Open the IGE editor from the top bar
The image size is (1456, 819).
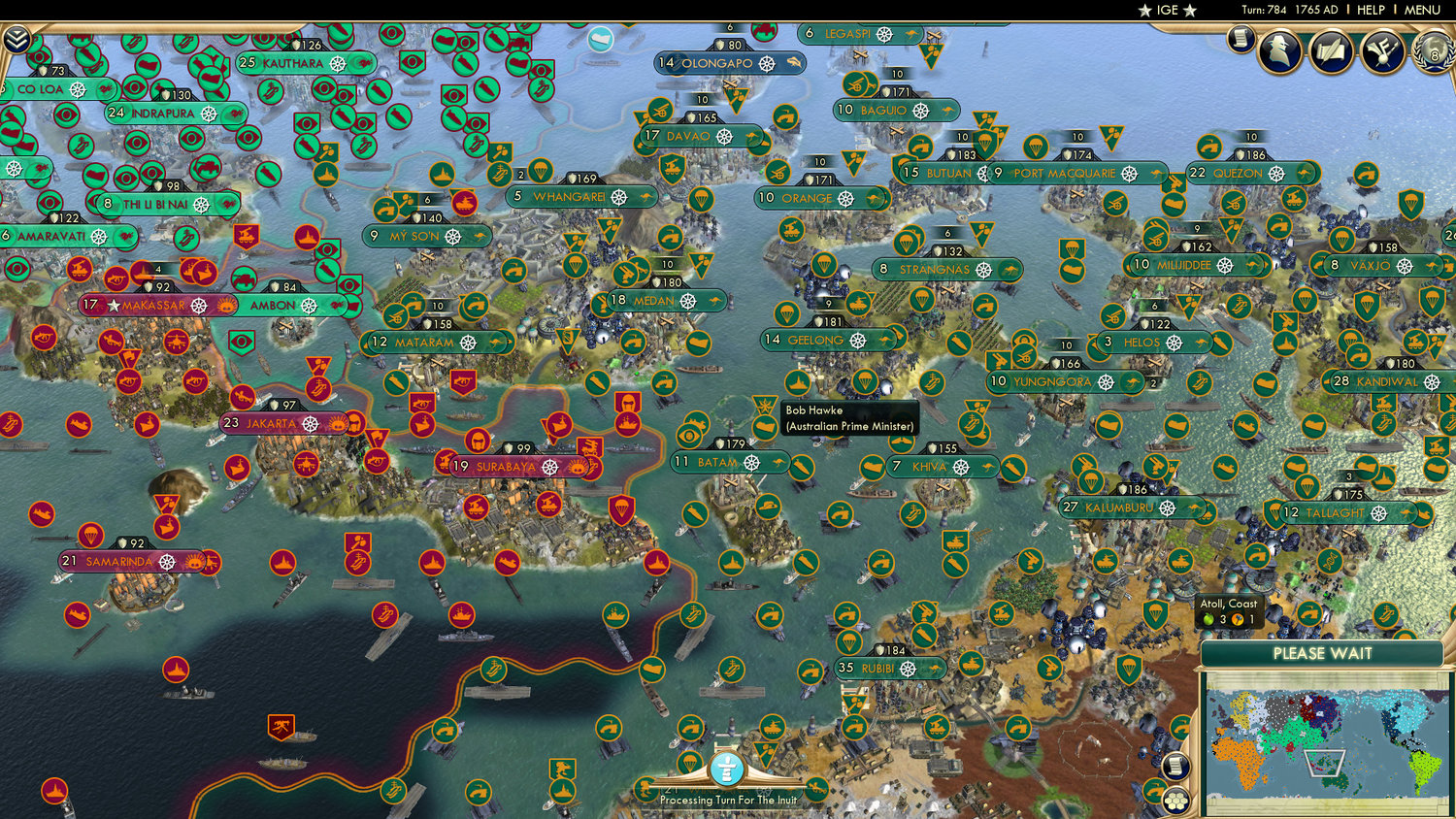(1166, 11)
